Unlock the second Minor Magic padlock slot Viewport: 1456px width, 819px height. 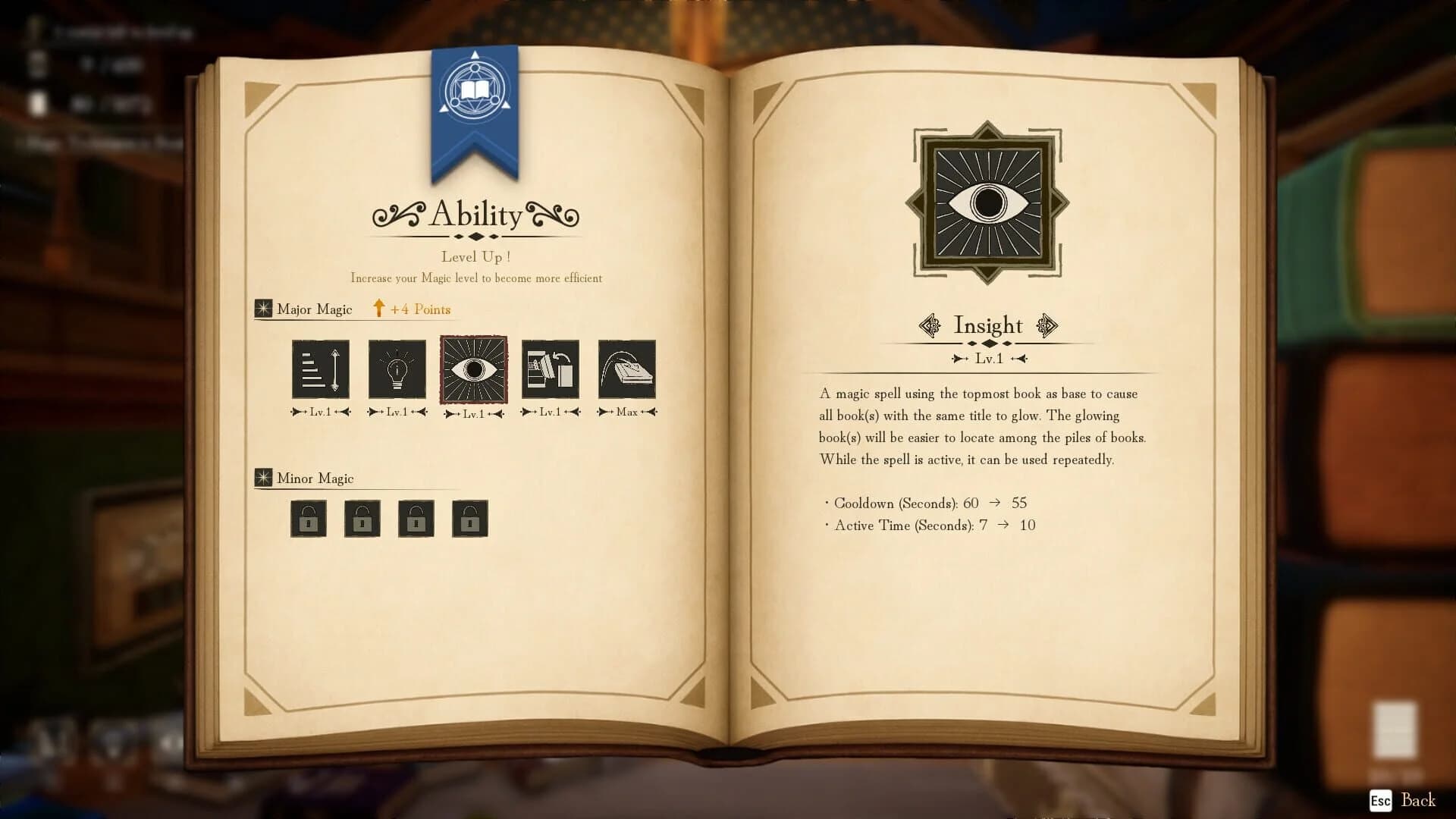(x=362, y=519)
